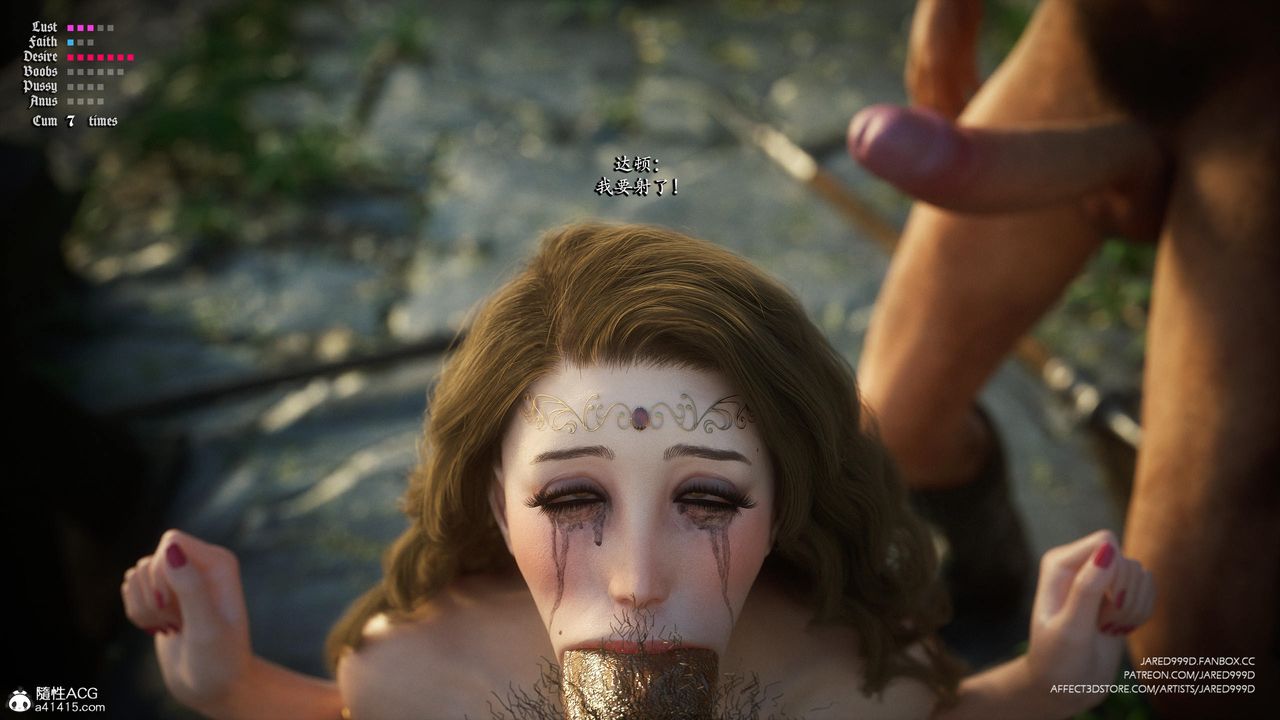
Task: Adjust the grey Pussy meter segments
Action: [x=86, y=86]
